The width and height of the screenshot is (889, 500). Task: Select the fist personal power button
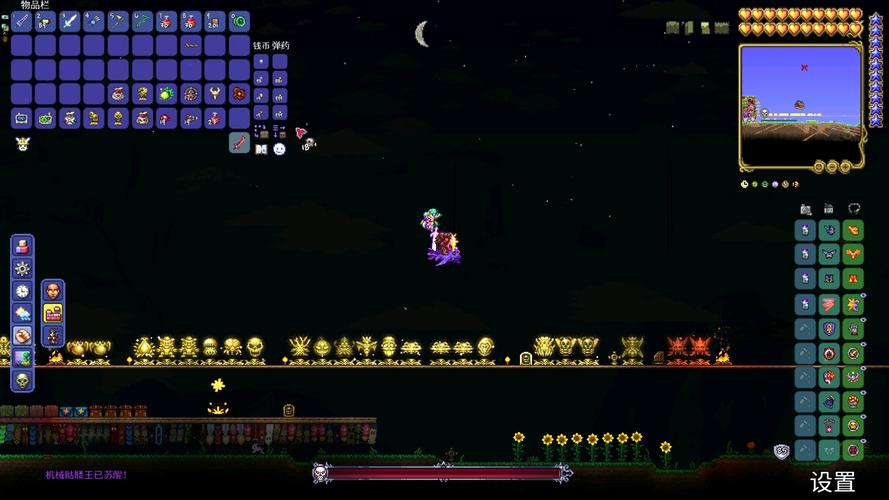[x=22, y=335]
